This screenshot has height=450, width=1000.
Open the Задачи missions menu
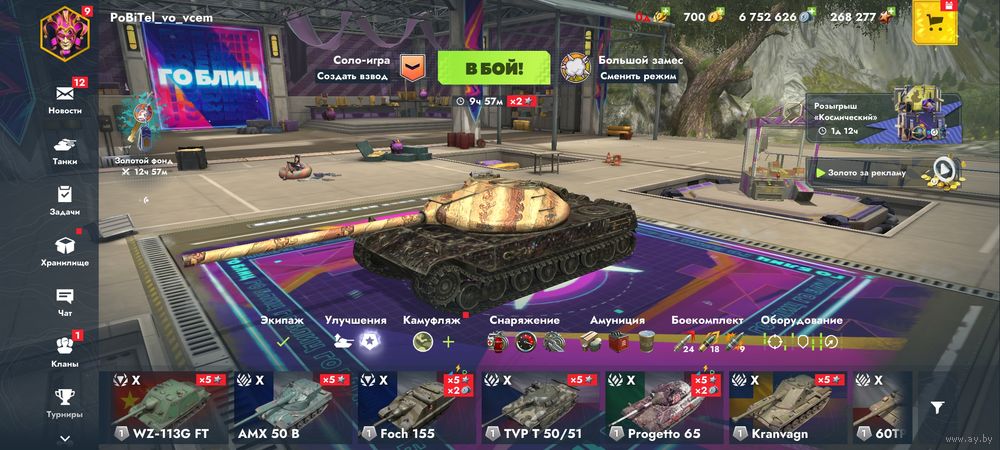[x=65, y=200]
